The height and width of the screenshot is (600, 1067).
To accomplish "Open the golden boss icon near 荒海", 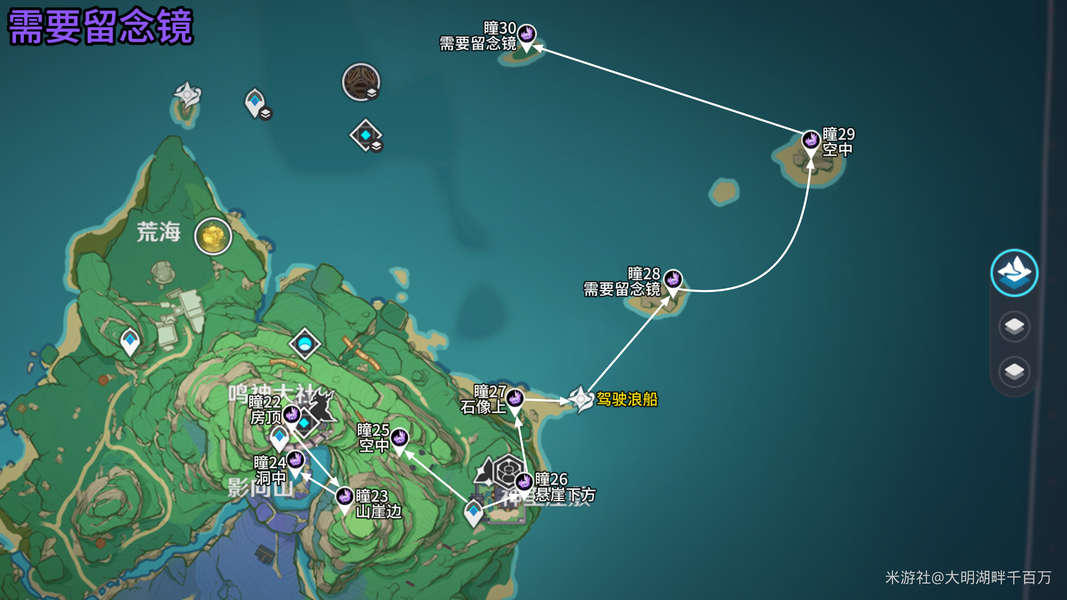I will coord(213,237).
